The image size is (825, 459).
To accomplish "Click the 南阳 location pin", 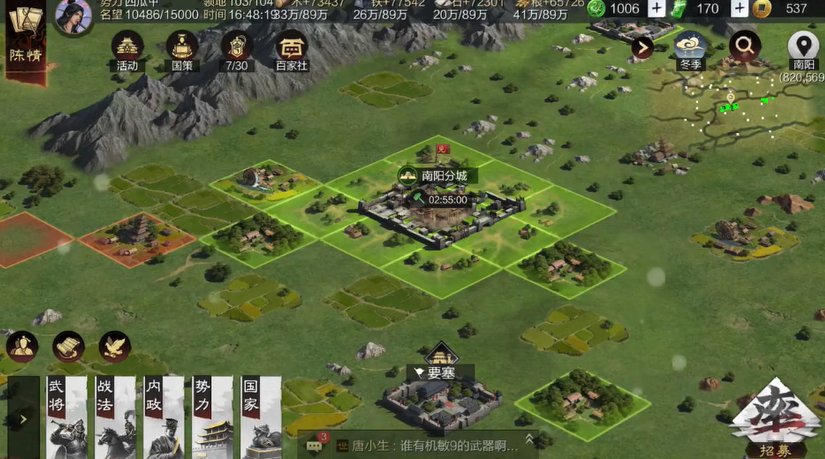I will [x=803, y=46].
